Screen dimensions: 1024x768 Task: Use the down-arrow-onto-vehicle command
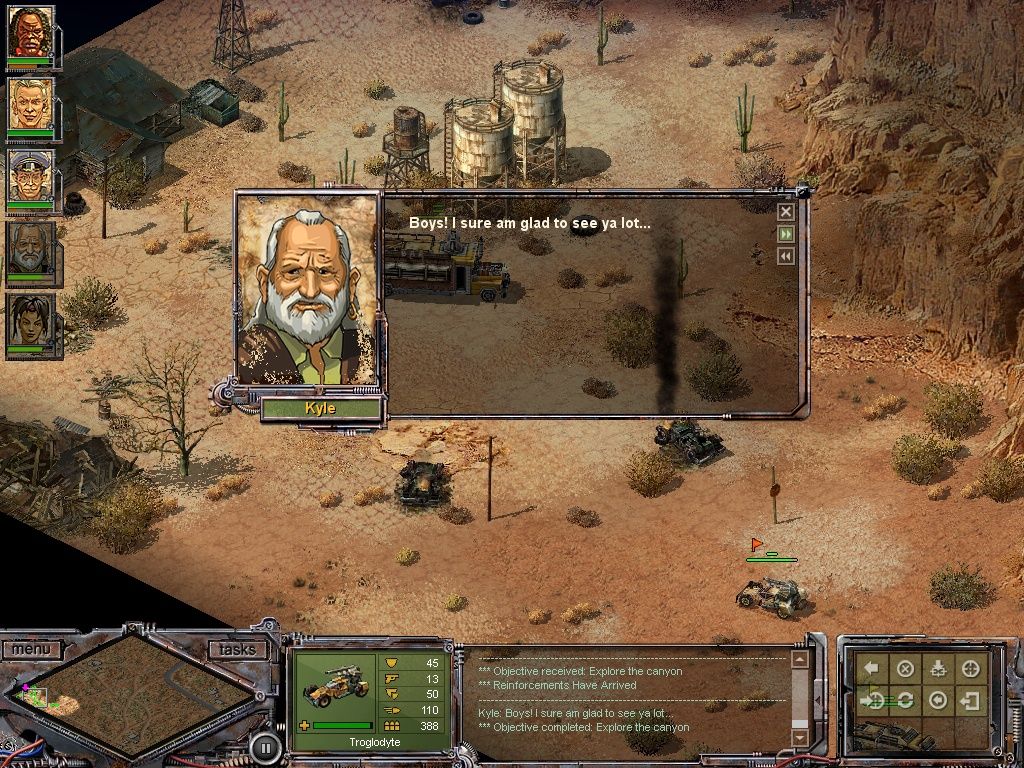click(x=937, y=669)
